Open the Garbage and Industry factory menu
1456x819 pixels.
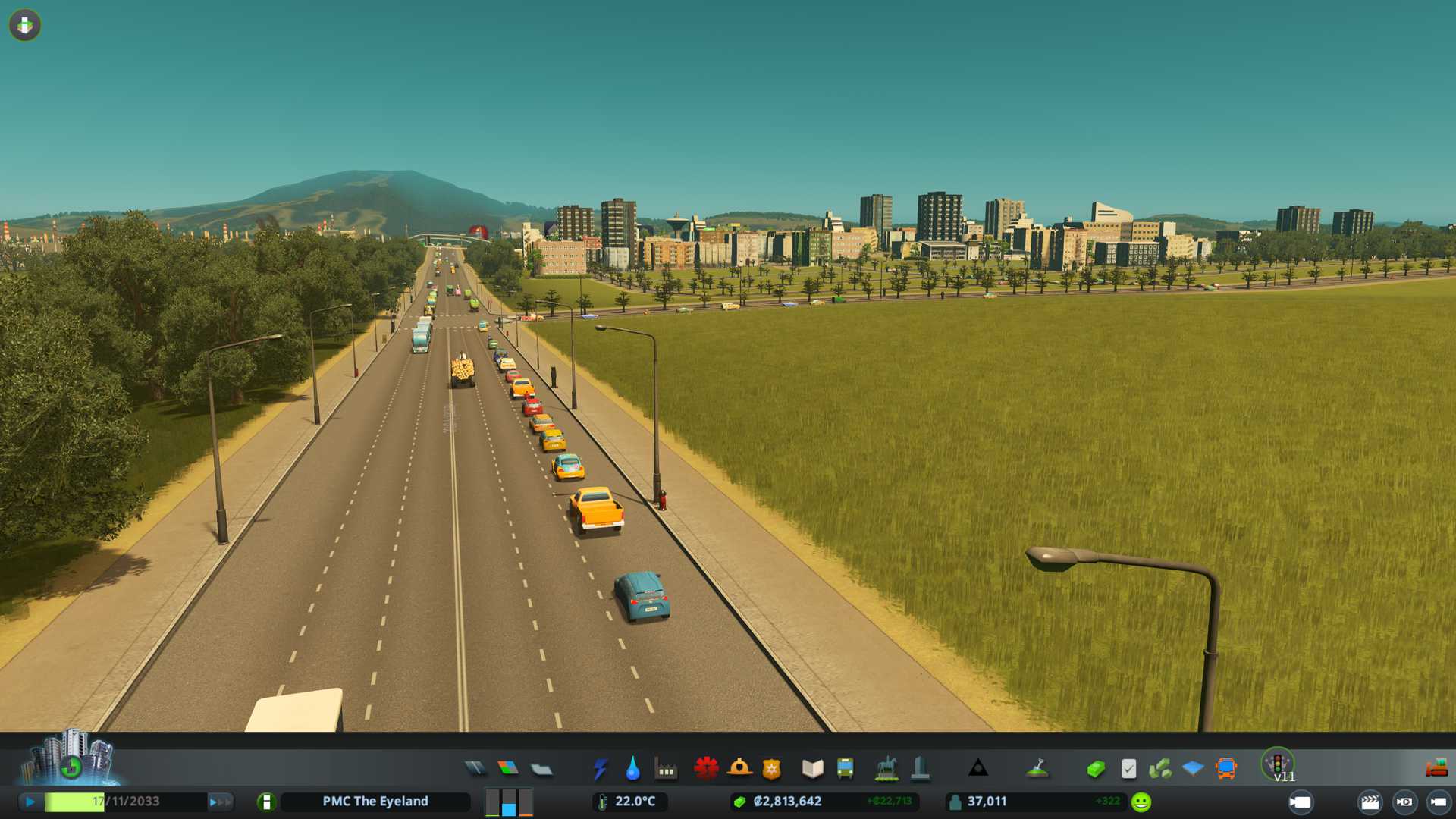coord(666,769)
